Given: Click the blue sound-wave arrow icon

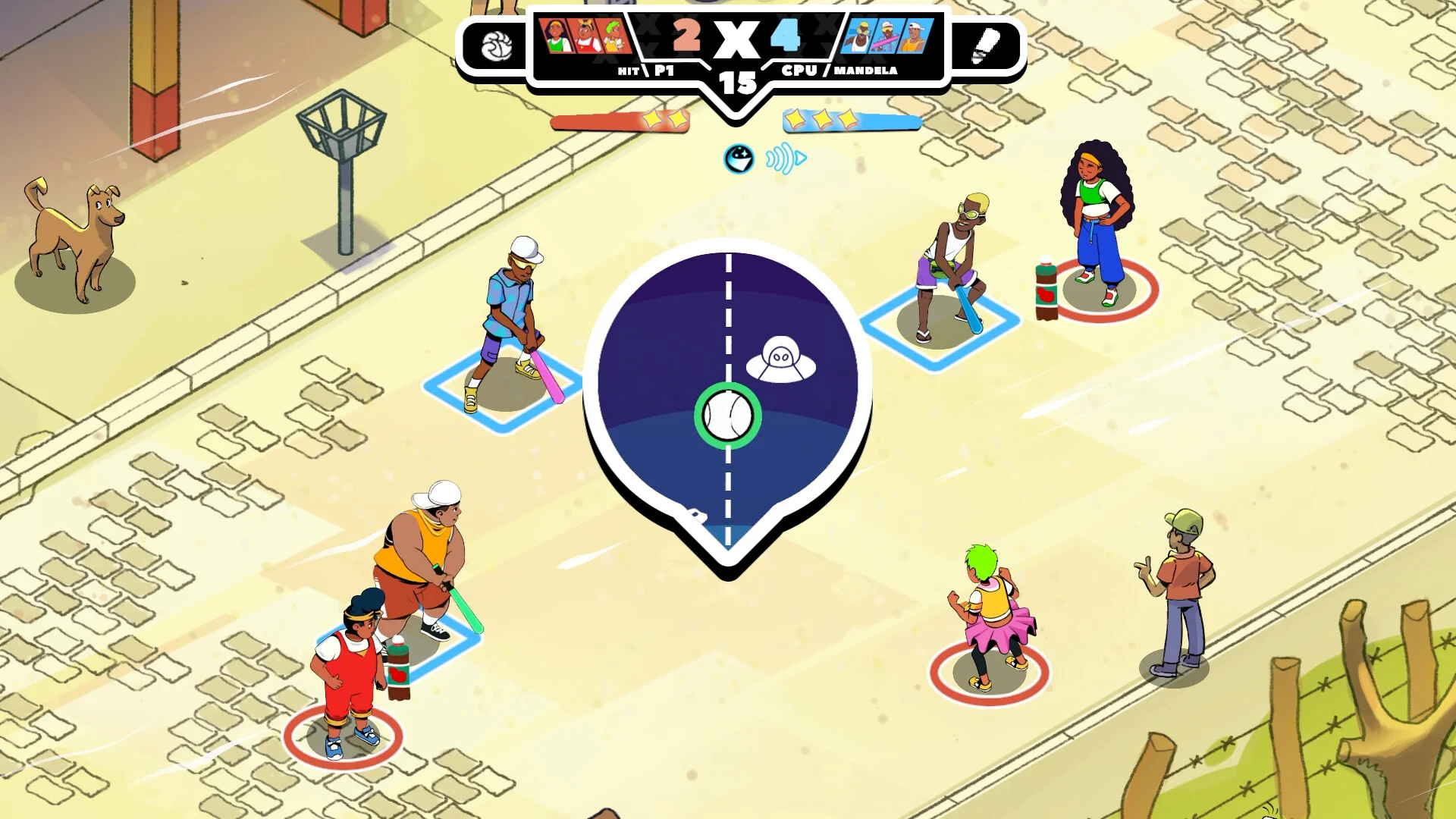Looking at the screenshot, I should [x=785, y=159].
